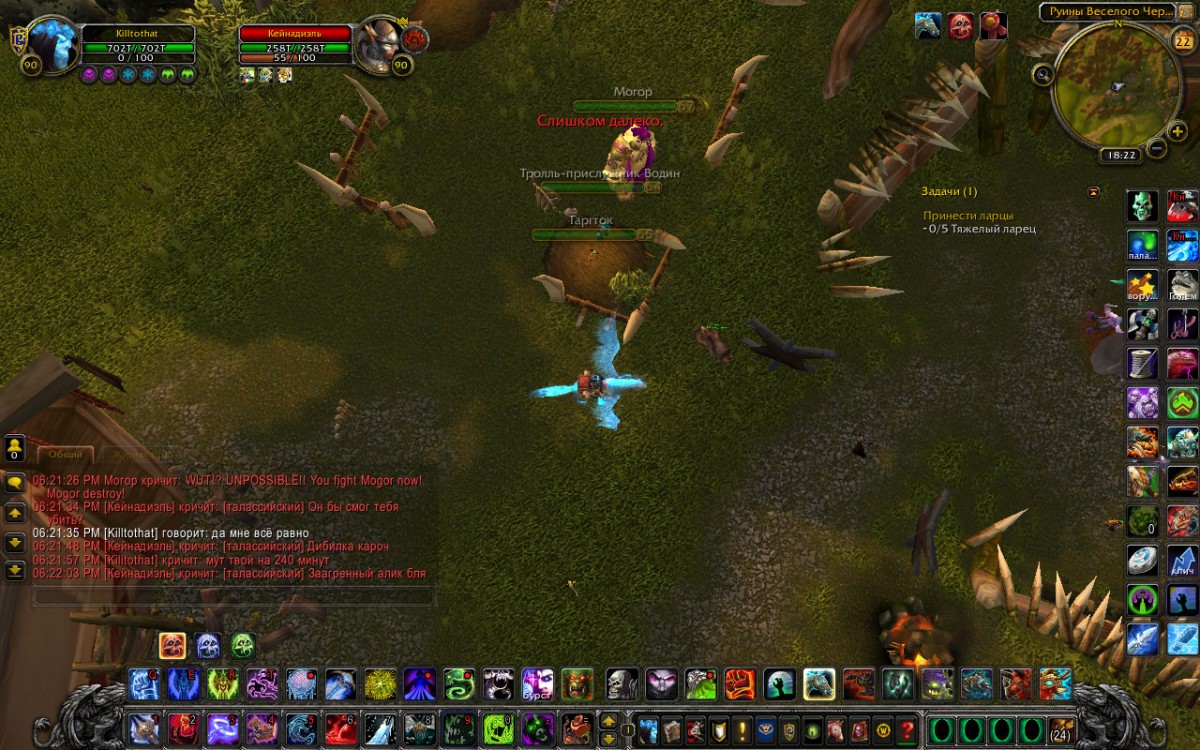This screenshot has width=1200, height=750.
Task: Select the Принести ларцы quest objective
Action: pyautogui.click(x=968, y=215)
